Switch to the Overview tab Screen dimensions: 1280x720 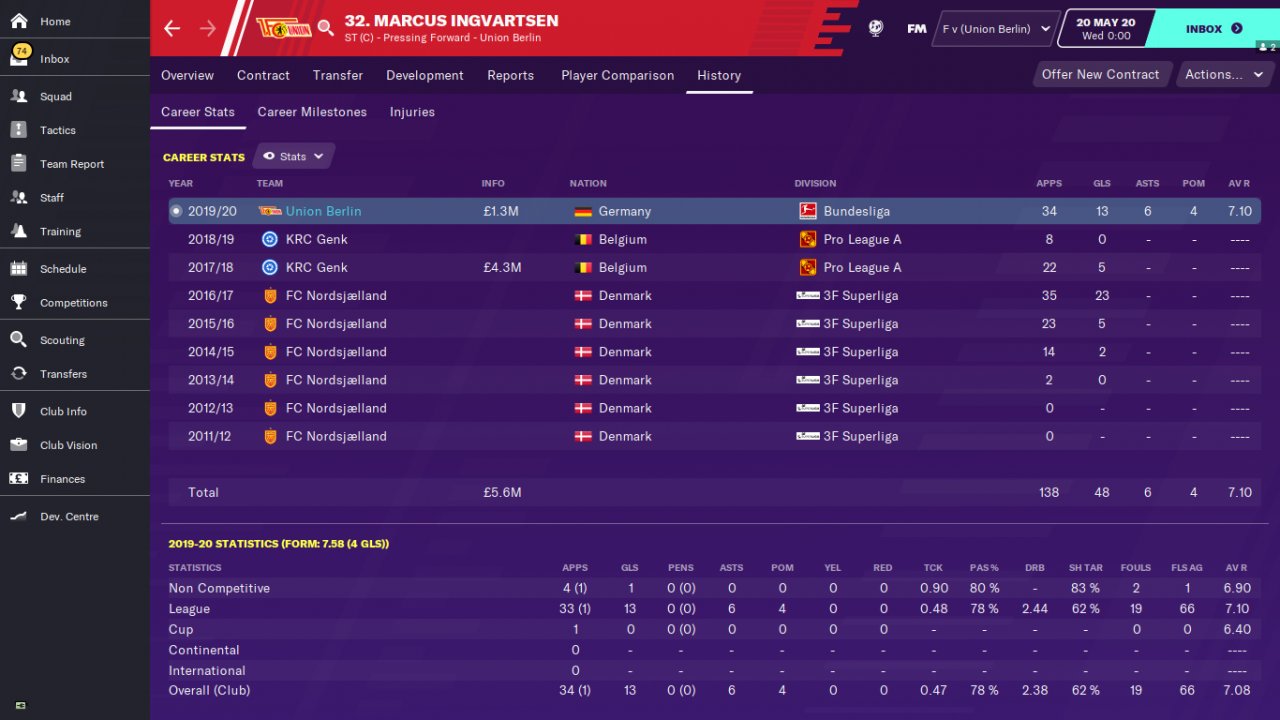187,75
